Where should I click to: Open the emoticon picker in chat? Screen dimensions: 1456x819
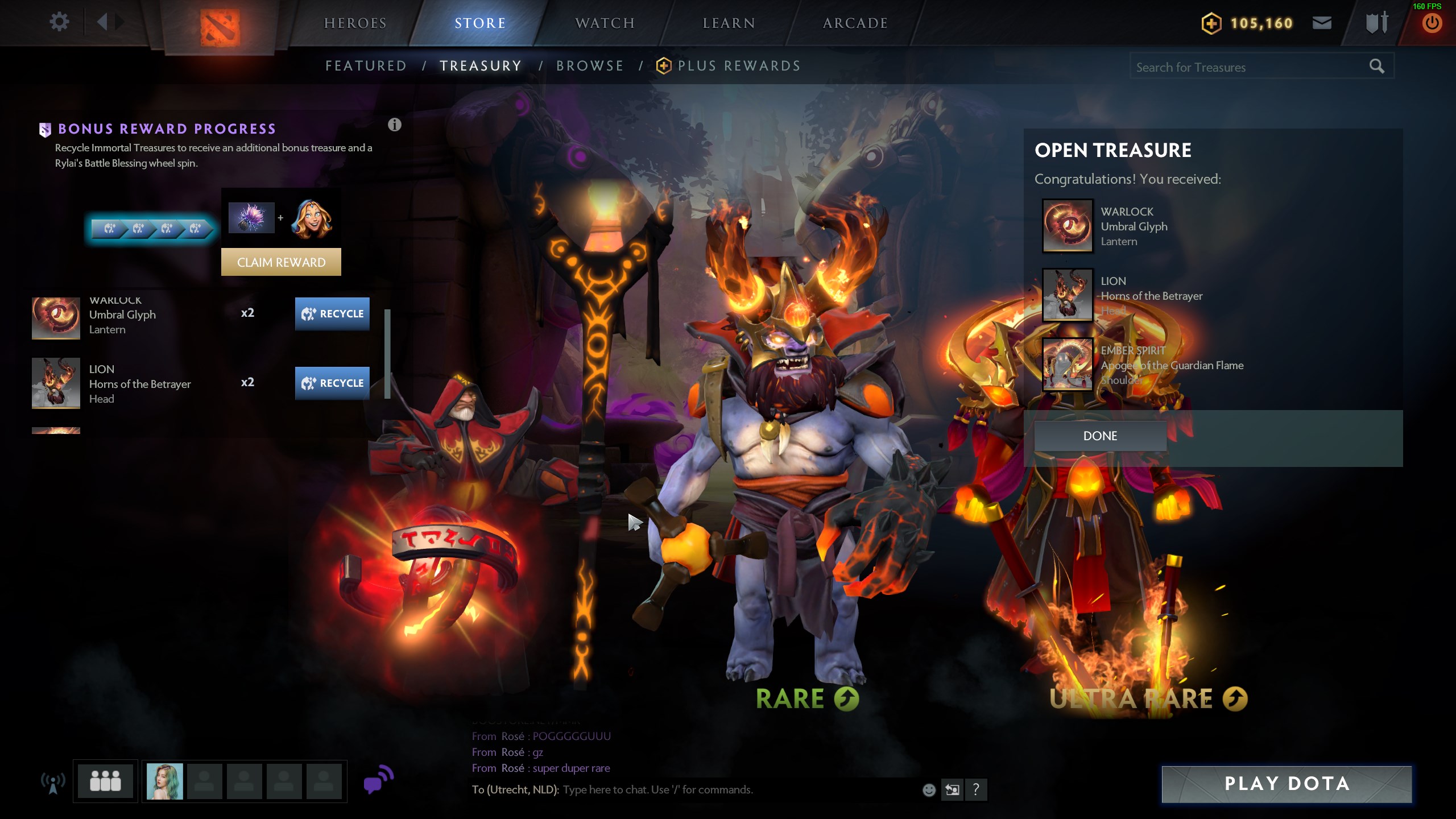(929, 789)
